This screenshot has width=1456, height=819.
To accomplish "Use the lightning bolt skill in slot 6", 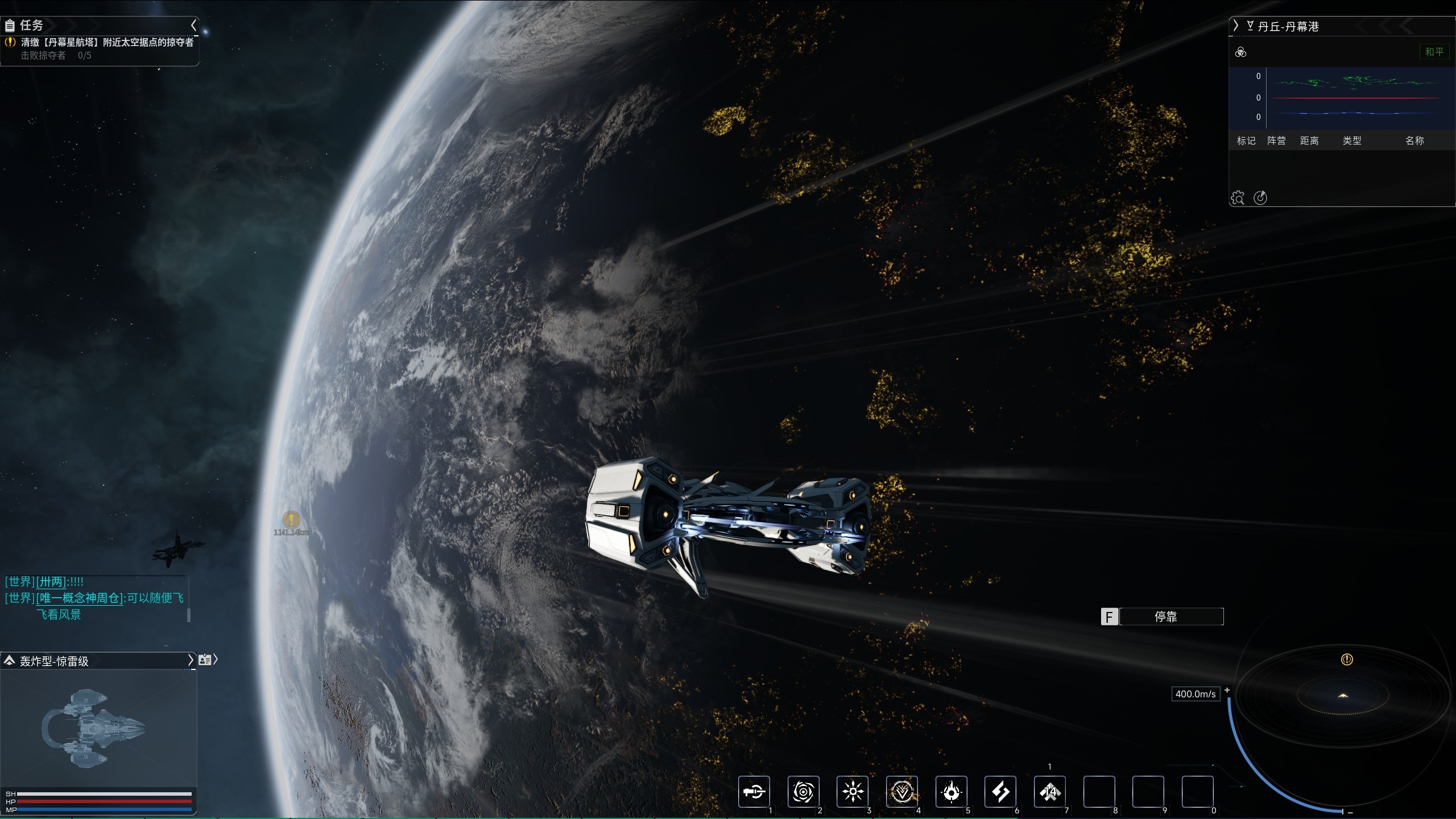I will (x=1000, y=792).
